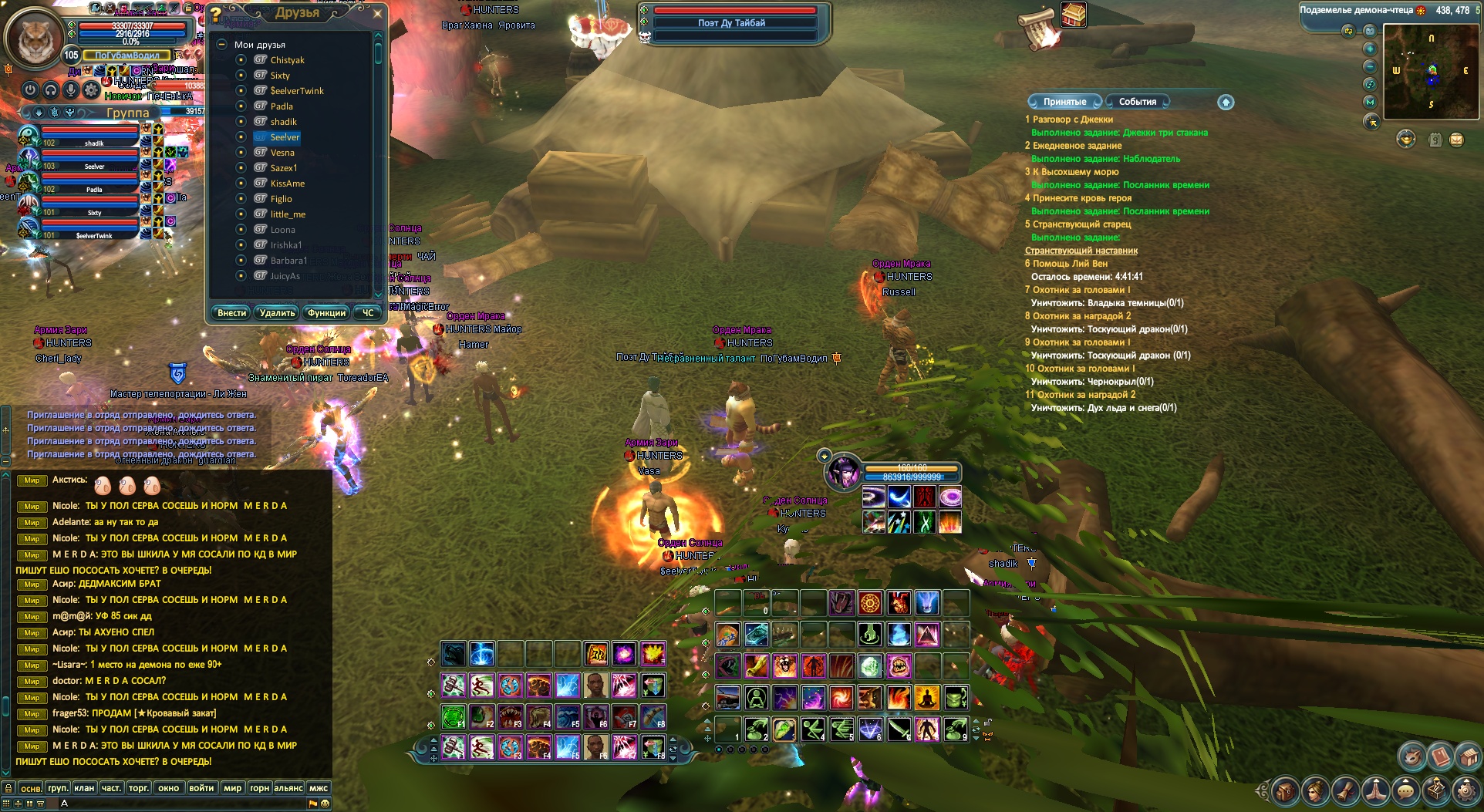
Task: Switch to the События quest tab
Action: coord(1137,102)
